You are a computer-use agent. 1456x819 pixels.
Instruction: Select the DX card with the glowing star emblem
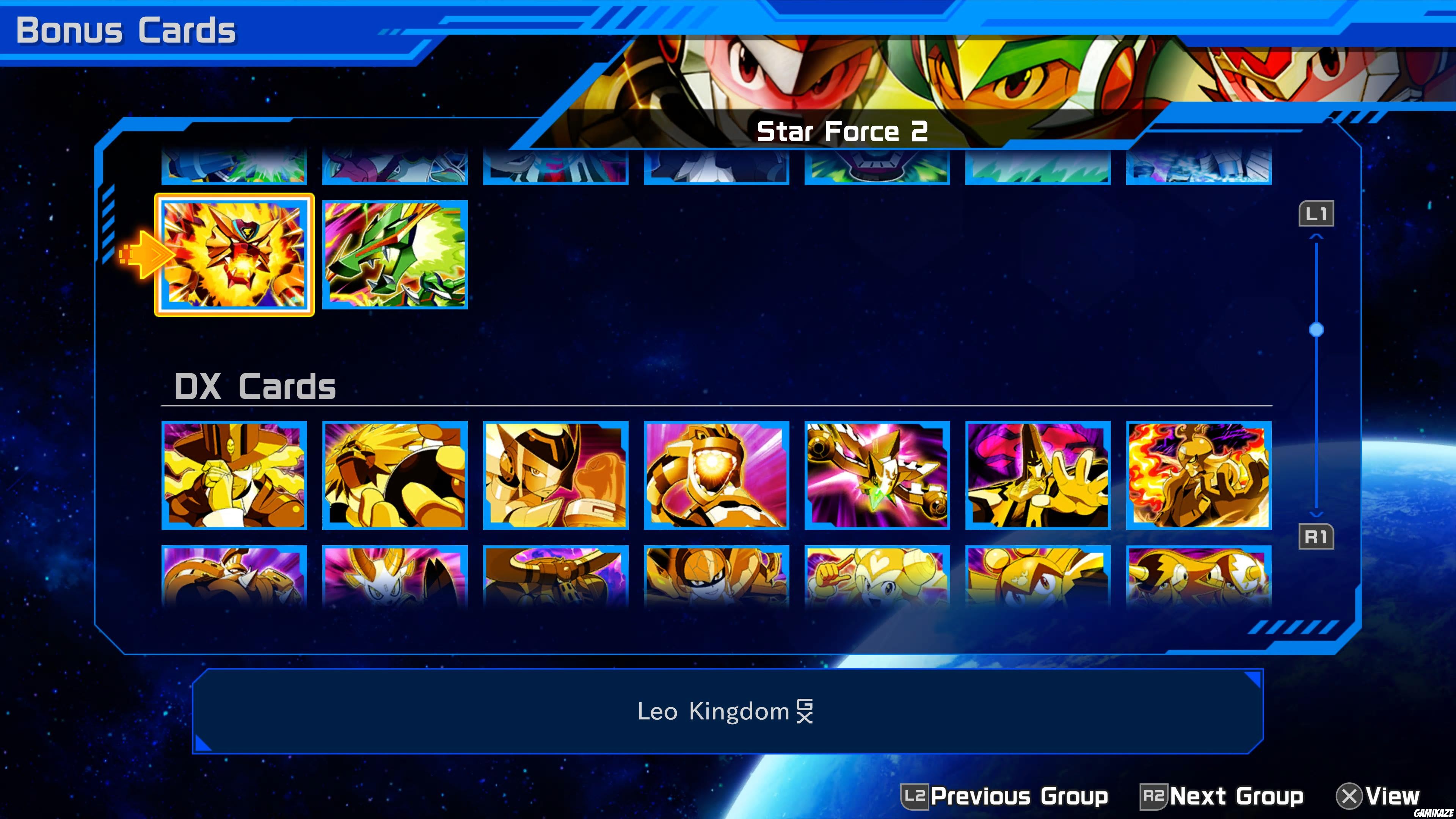tap(877, 475)
